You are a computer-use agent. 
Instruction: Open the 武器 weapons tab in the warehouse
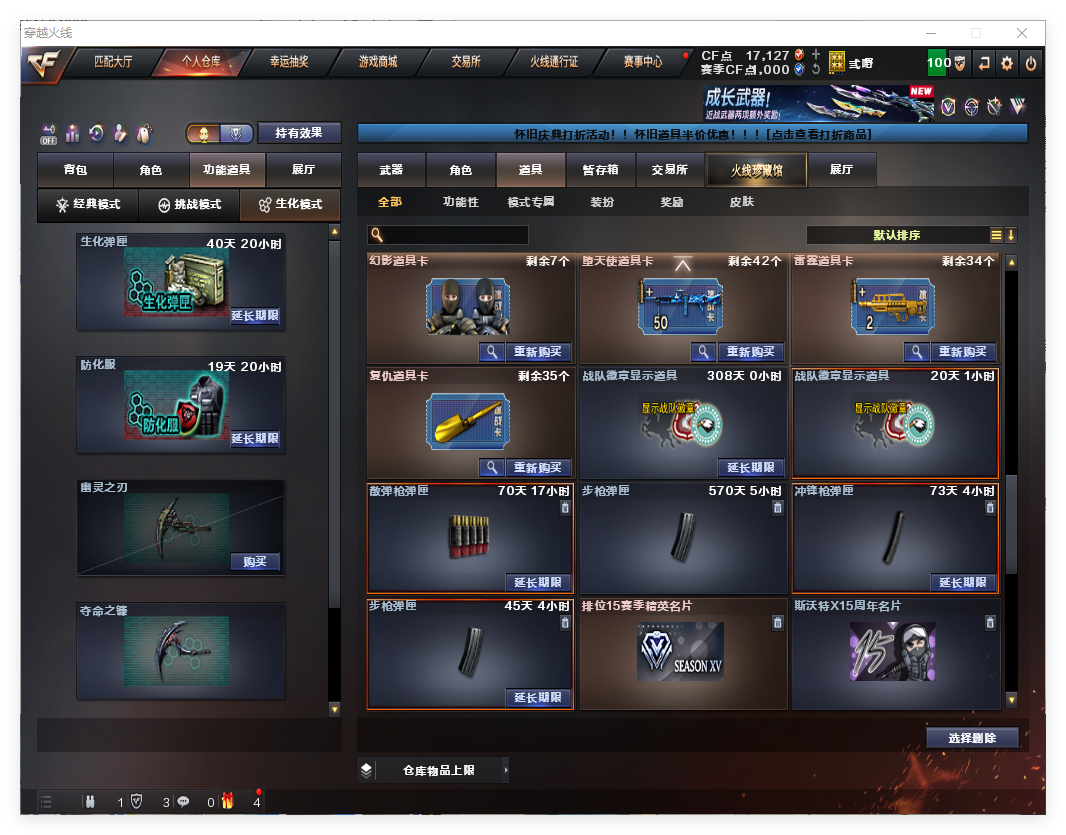(391, 171)
